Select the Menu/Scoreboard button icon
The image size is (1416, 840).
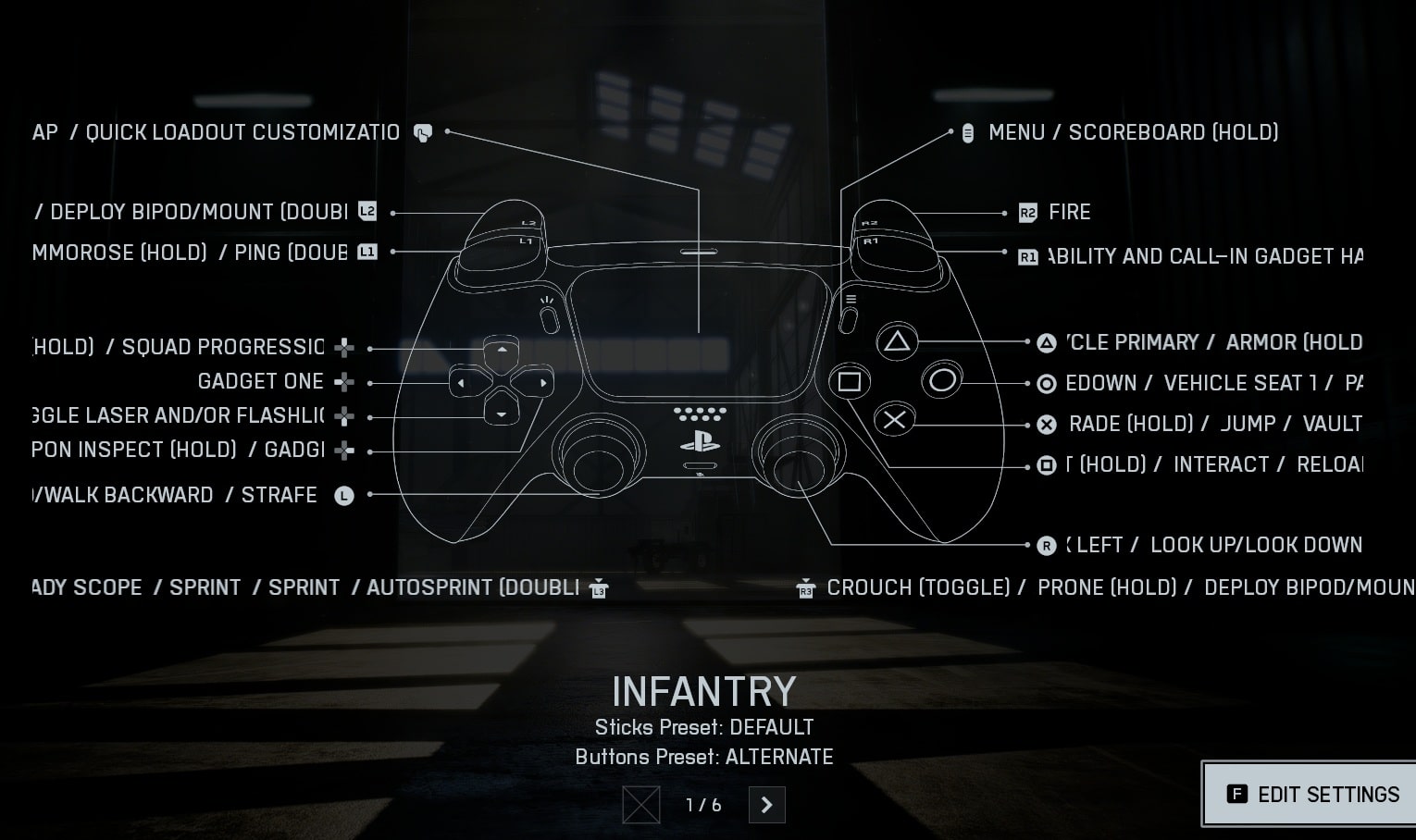point(967,132)
